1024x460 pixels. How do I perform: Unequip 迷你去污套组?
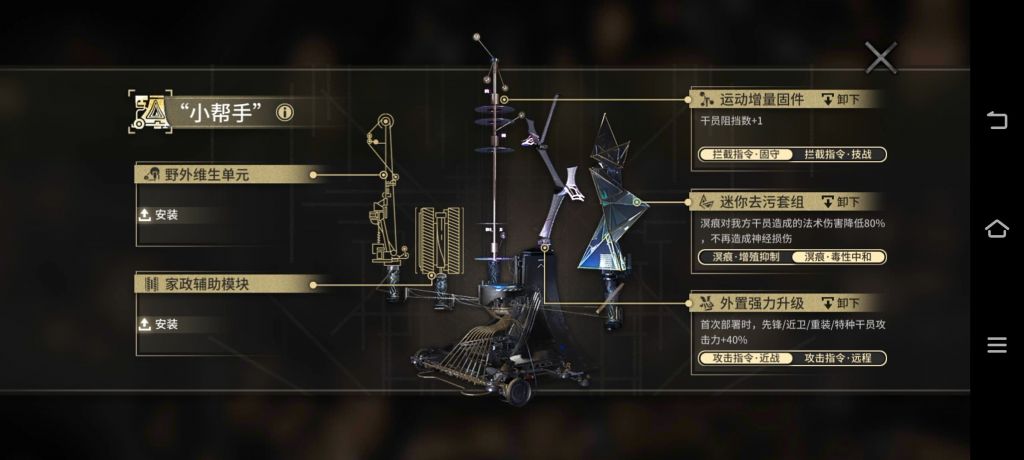pyautogui.click(x=841, y=201)
